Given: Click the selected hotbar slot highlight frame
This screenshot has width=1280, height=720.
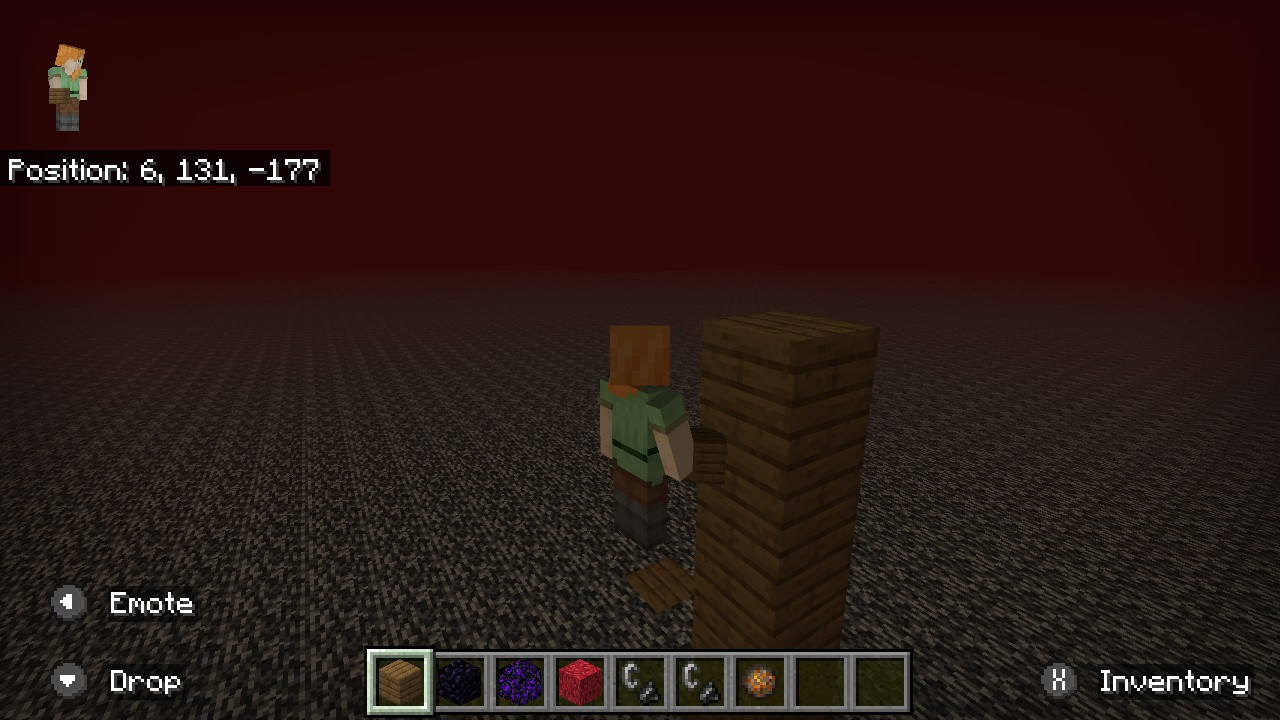Looking at the screenshot, I should [x=399, y=682].
